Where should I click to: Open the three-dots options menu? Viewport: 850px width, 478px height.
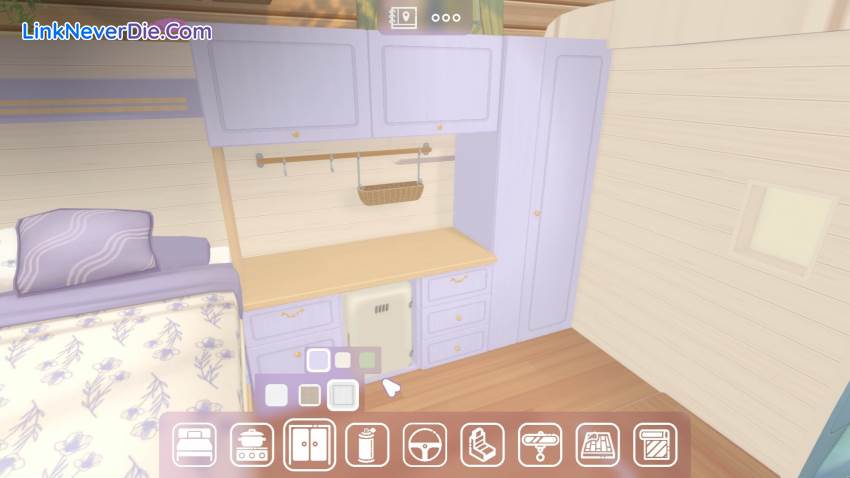pyautogui.click(x=446, y=17)
